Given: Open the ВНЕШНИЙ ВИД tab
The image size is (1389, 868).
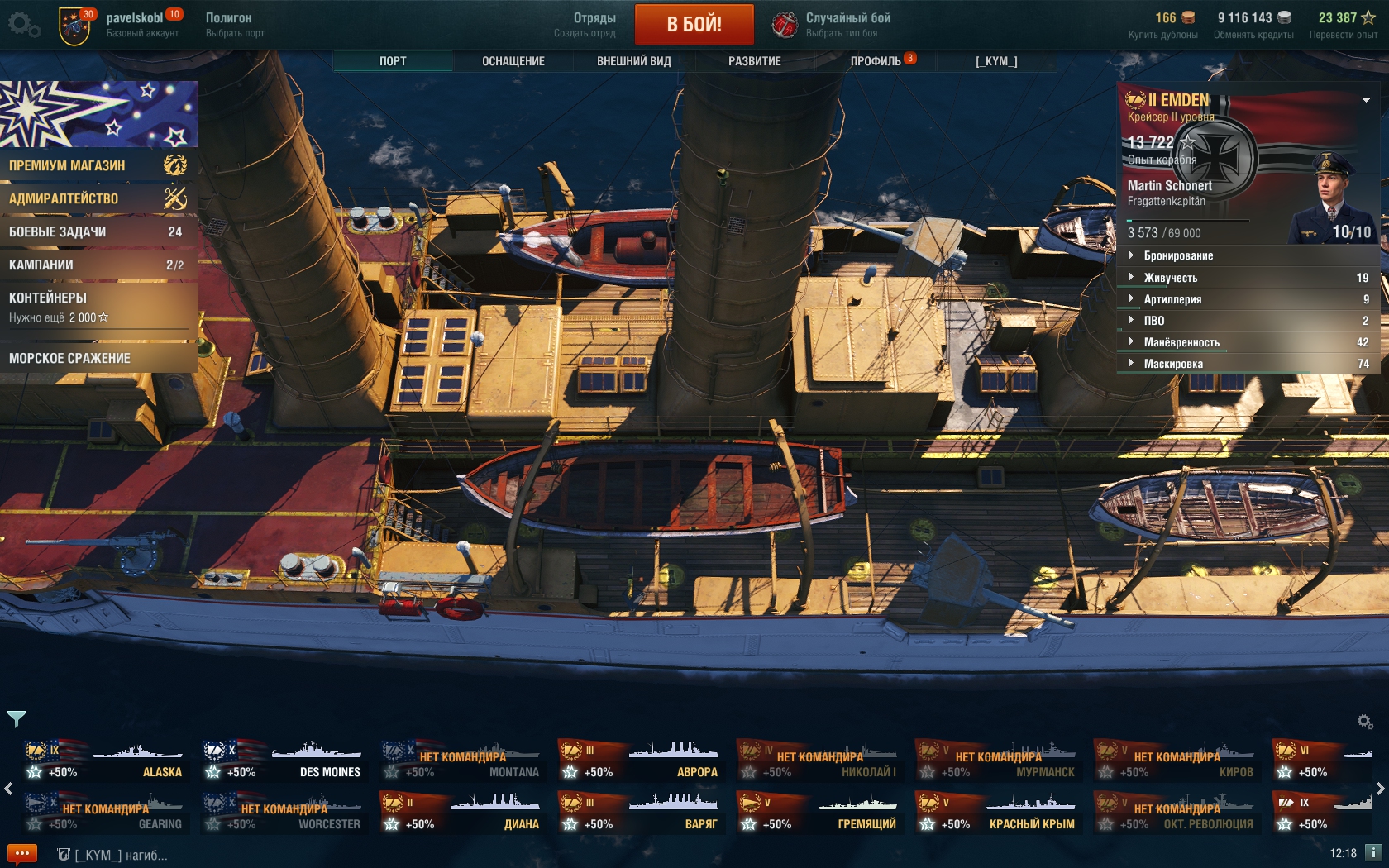Looking at the screenshot, I should coord(633,61).
